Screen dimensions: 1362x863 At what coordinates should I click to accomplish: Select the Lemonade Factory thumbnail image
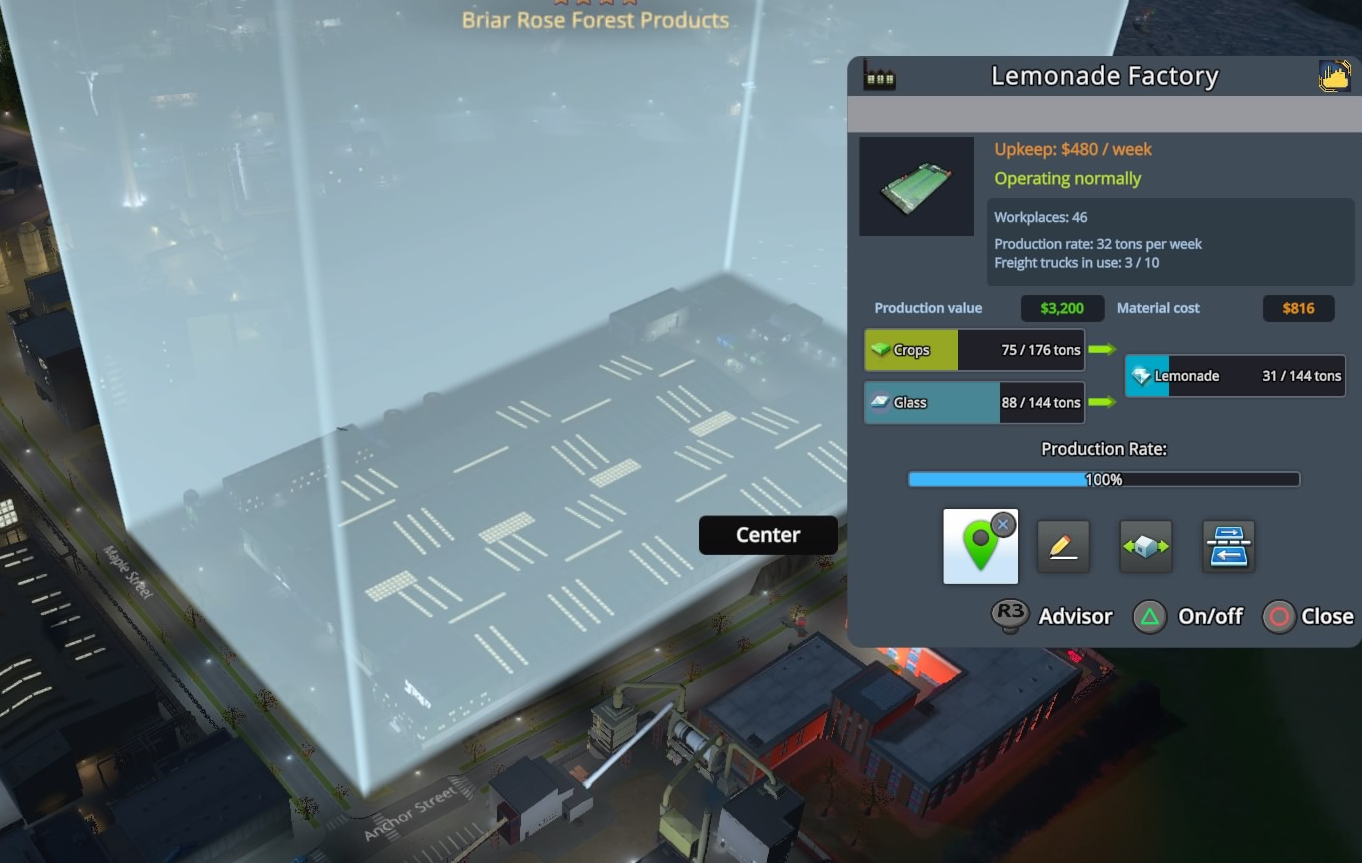pos(916,187)
